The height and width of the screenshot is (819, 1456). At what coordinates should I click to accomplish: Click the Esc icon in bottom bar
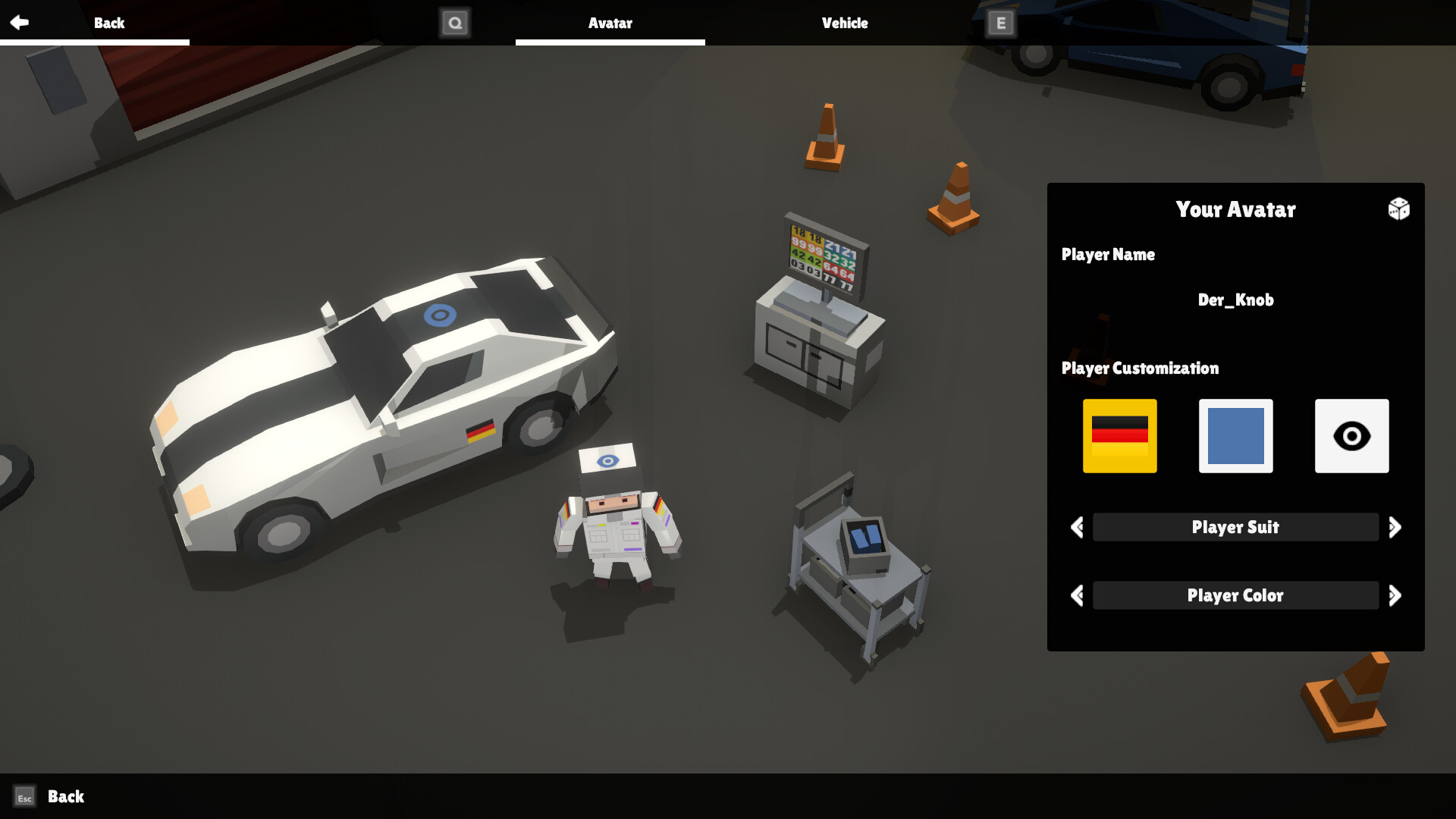[x=25, y=797]
